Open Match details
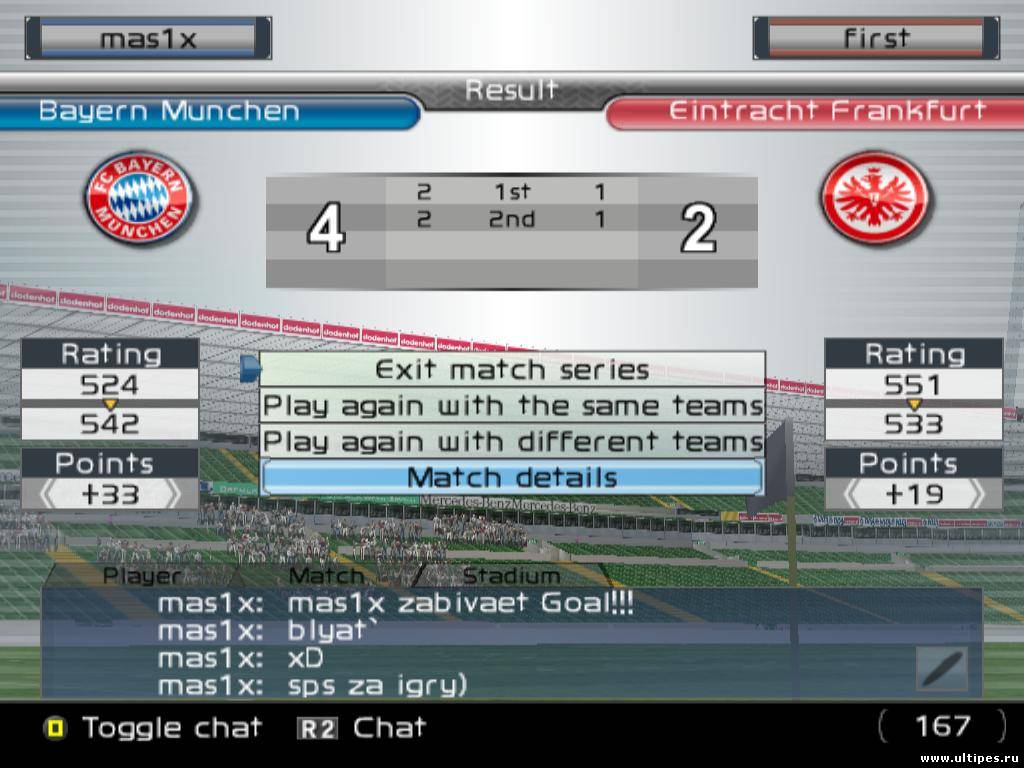Viewport: 1024px width, 768px height. 512,477
